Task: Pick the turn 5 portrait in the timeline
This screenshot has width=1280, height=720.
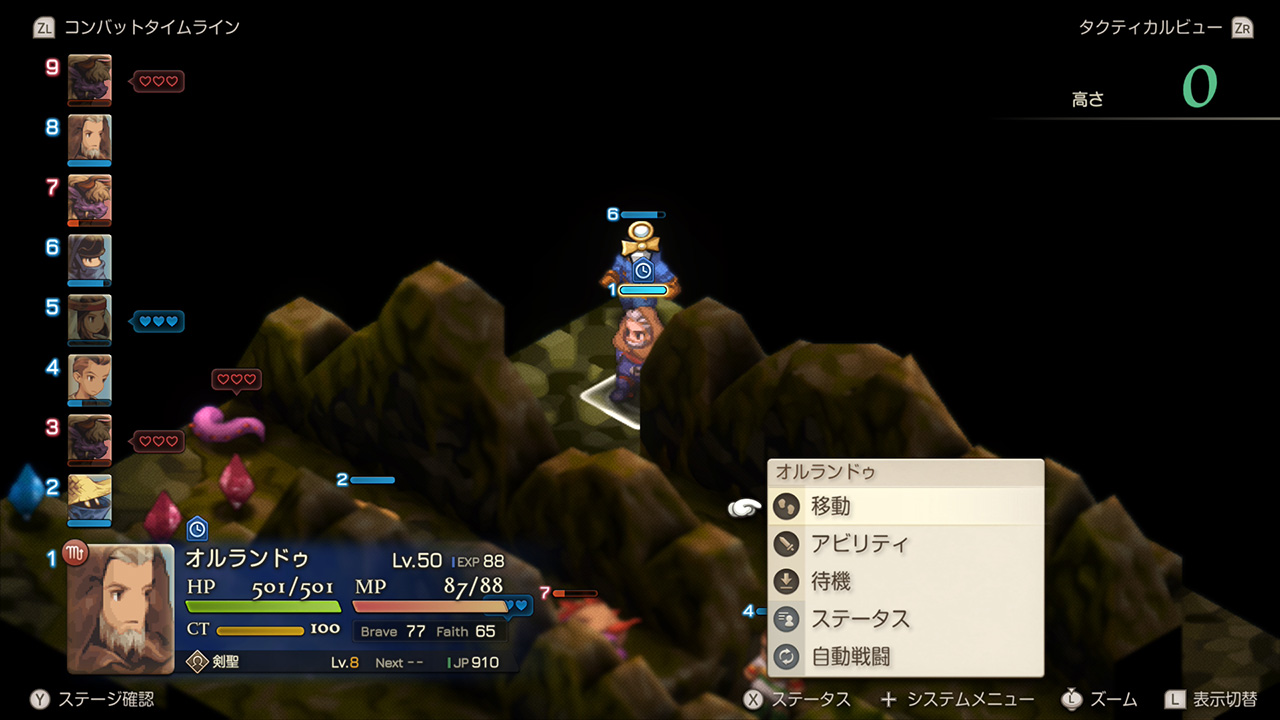Action: (89, 318)
